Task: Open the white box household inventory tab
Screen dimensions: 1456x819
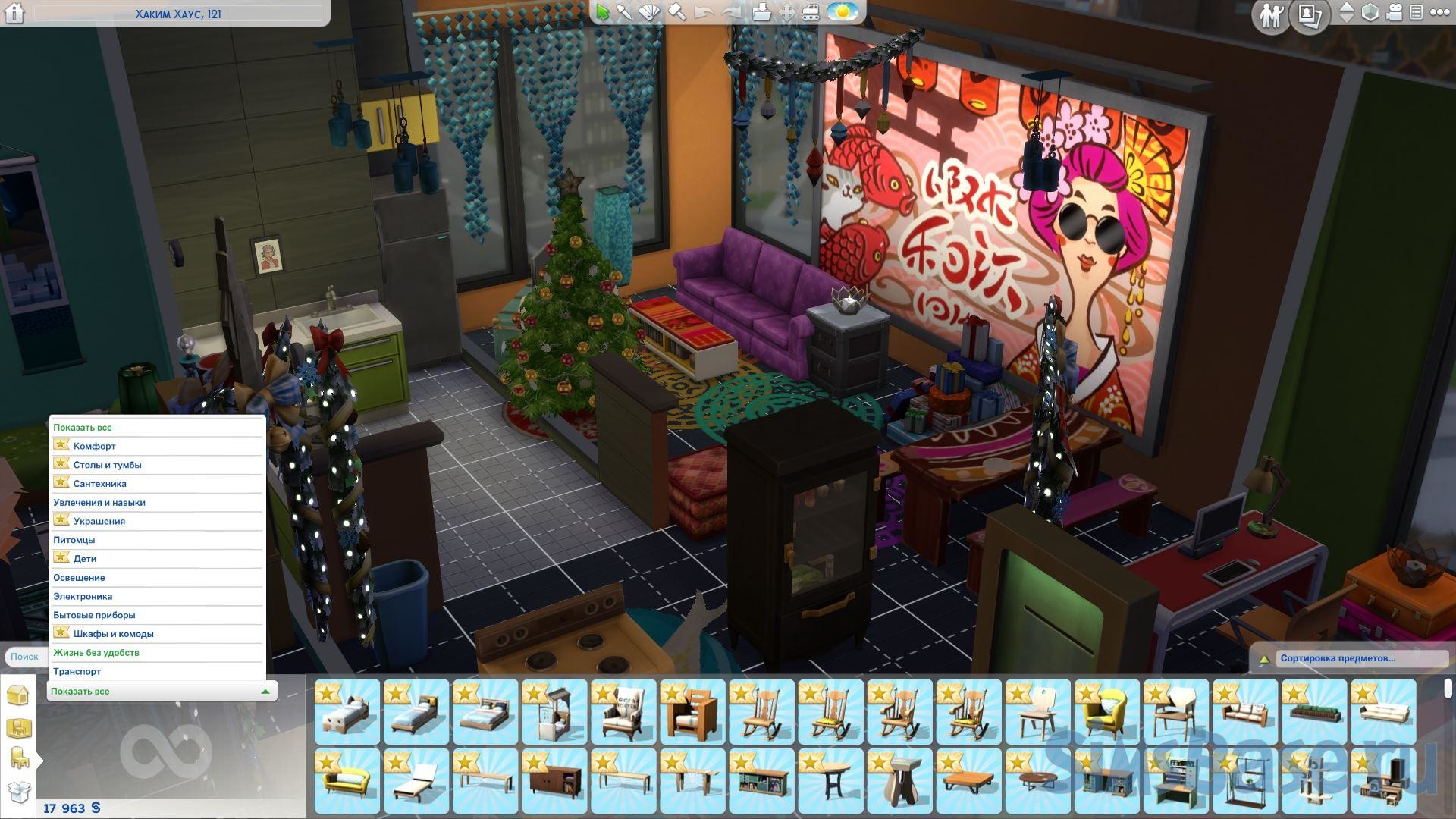Action: pos(18,792)
